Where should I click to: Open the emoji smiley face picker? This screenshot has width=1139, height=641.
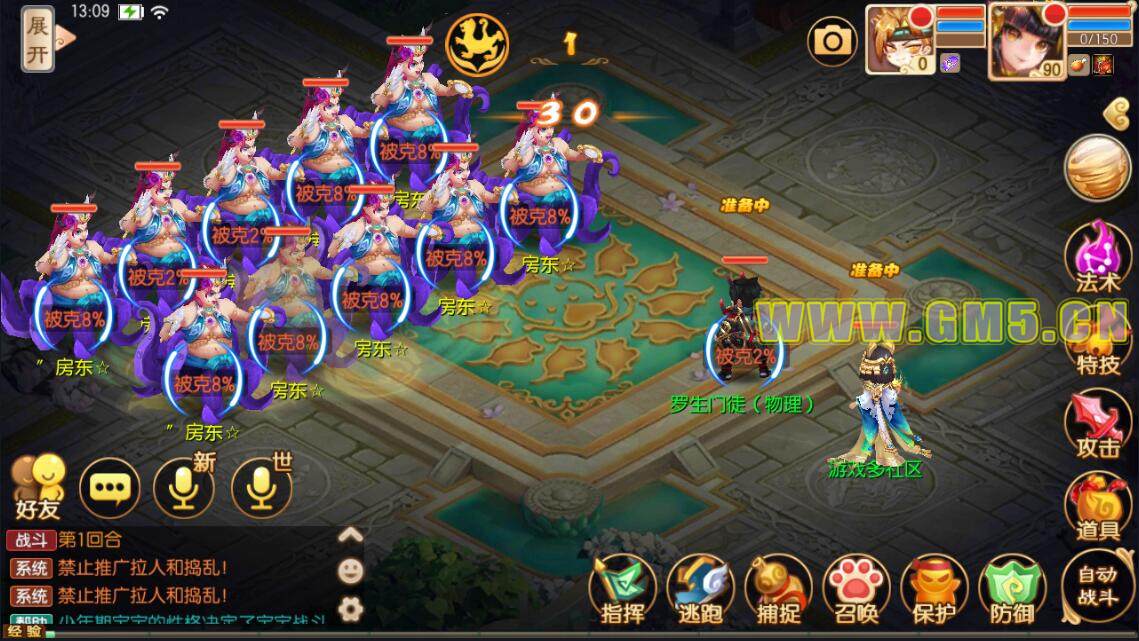[x=350, y=571]
